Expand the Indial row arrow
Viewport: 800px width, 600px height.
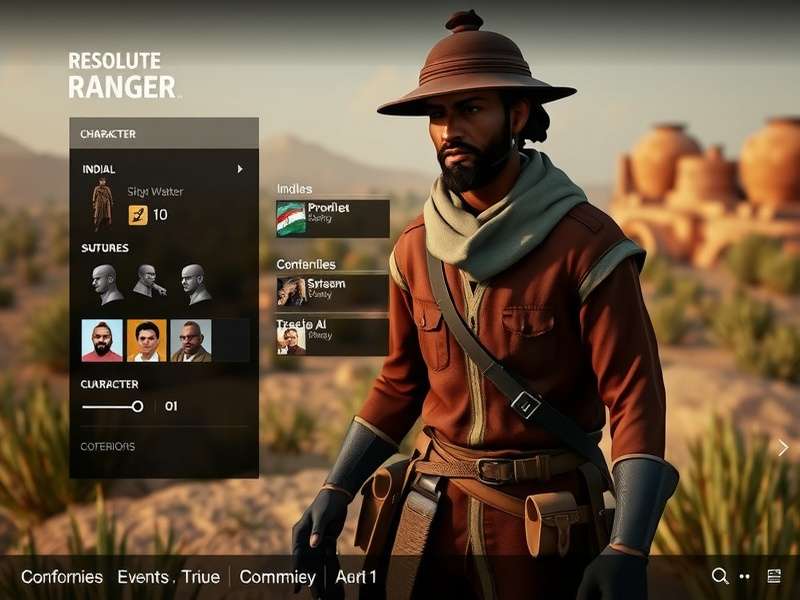click(x=240, y=170)
